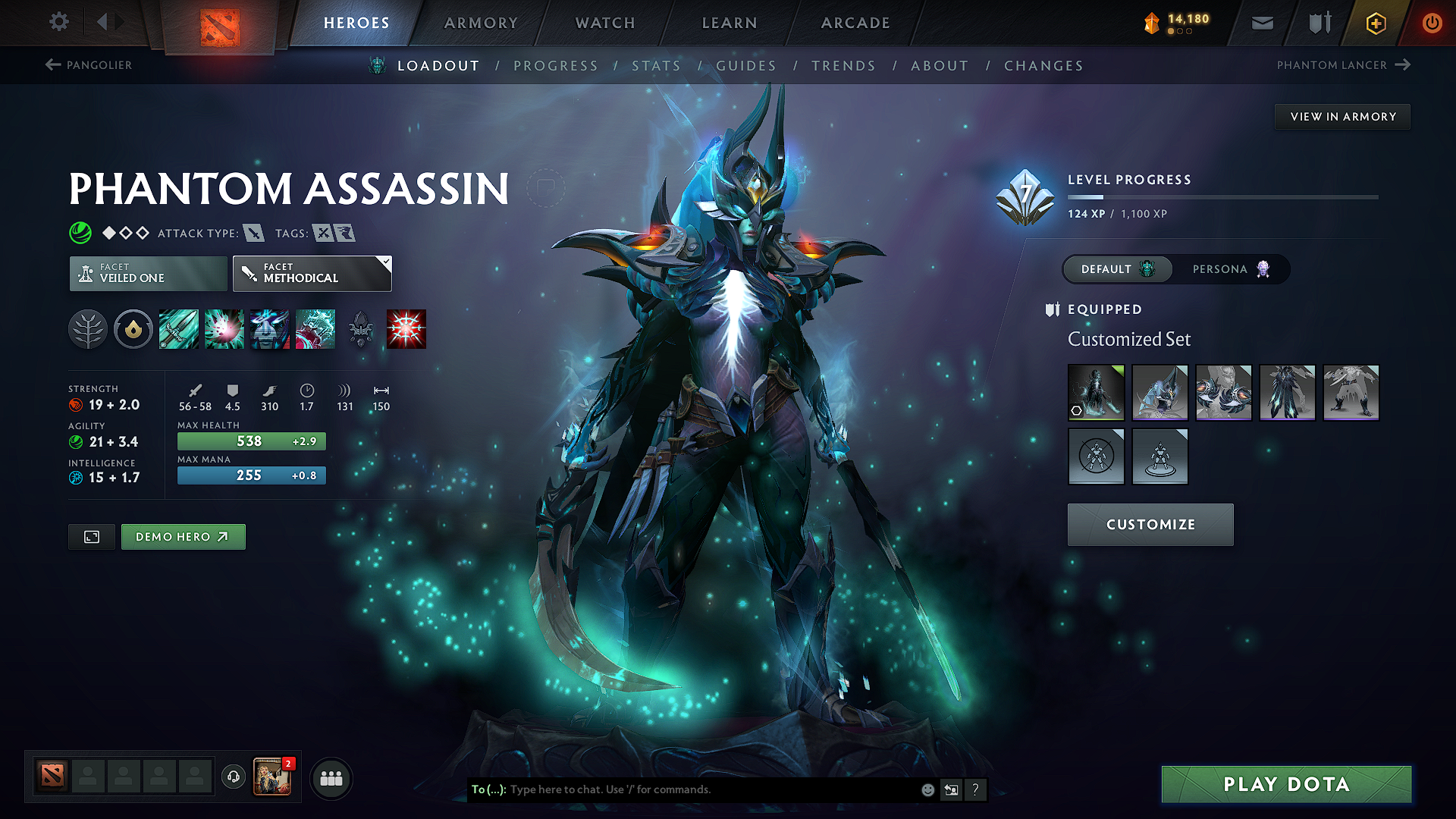Click the Level Progress XP bar
This screenshot has width=1456, height=819.
(x=1222, y=196)
